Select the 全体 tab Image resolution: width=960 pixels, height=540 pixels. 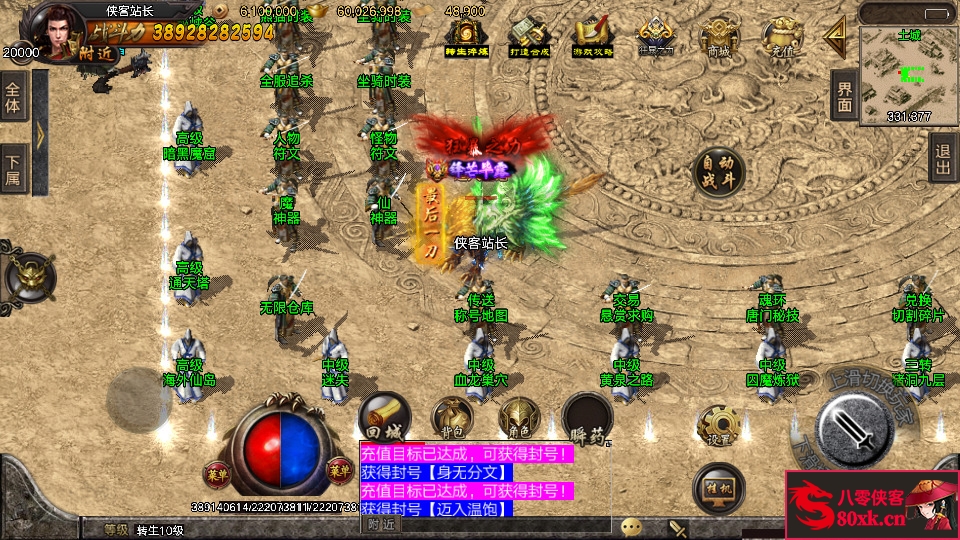14,96
